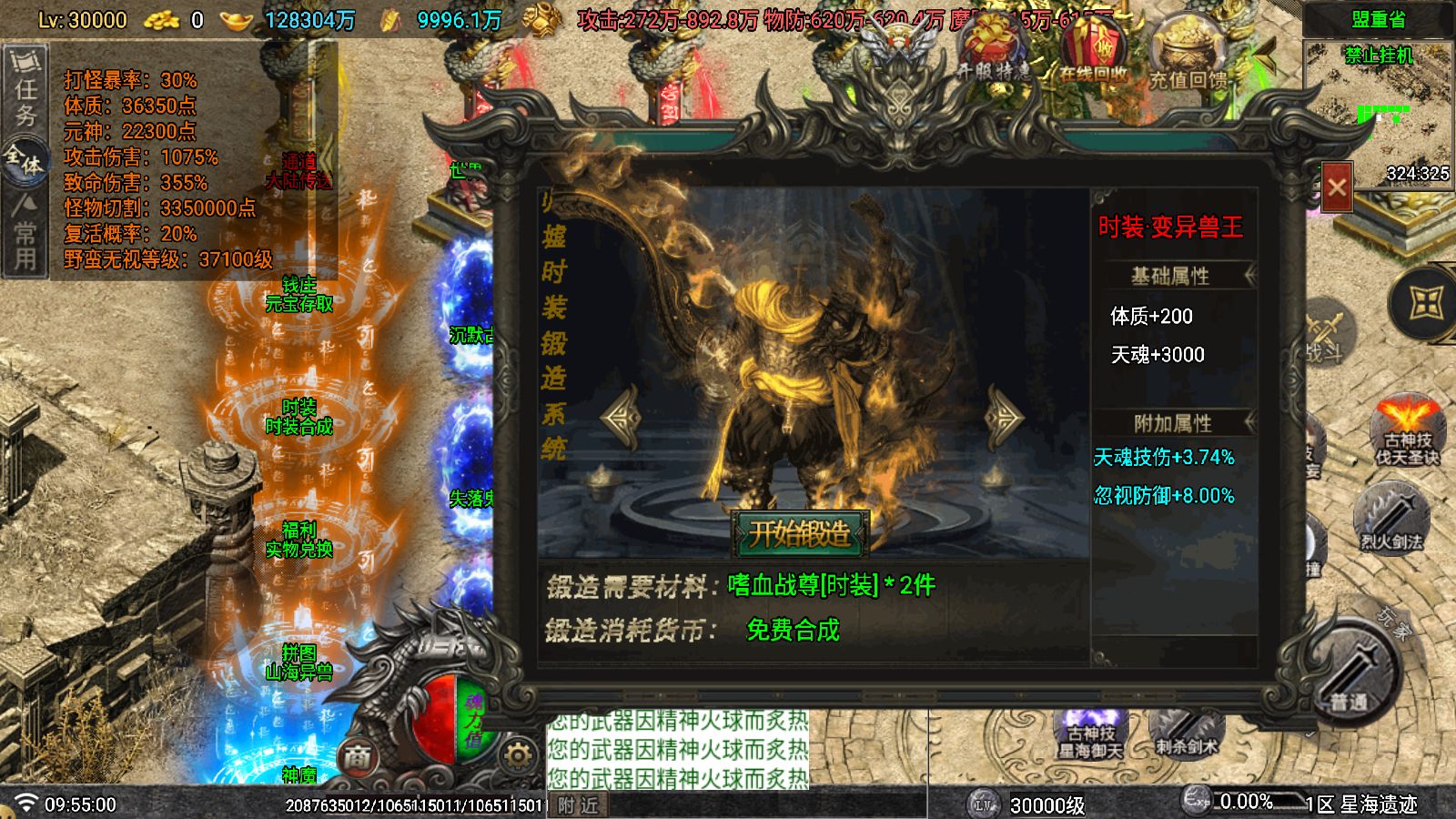The width and height of the screenshot is (1456, 819).
Task: Select the 附近 nearby chat channel
Action: pos(578,805)
